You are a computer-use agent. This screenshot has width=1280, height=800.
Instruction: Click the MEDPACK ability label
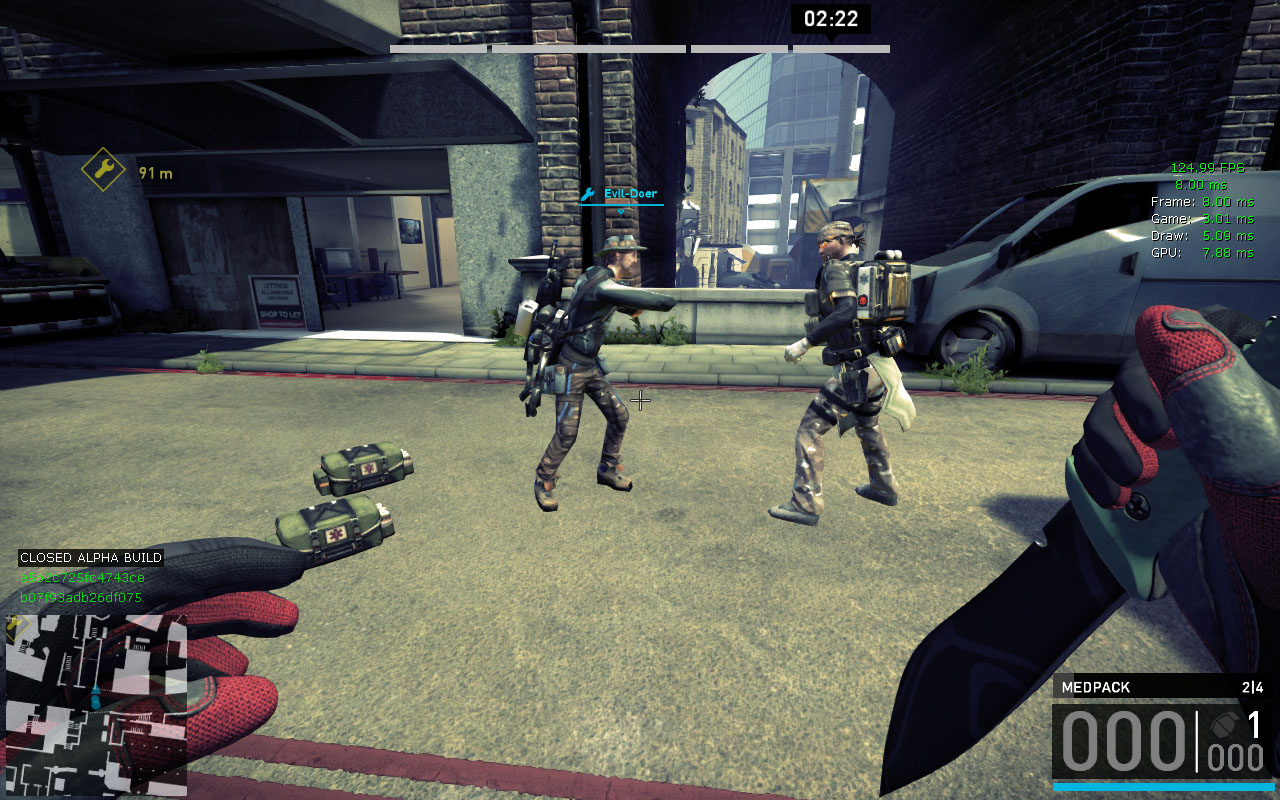click(1095, 687)
